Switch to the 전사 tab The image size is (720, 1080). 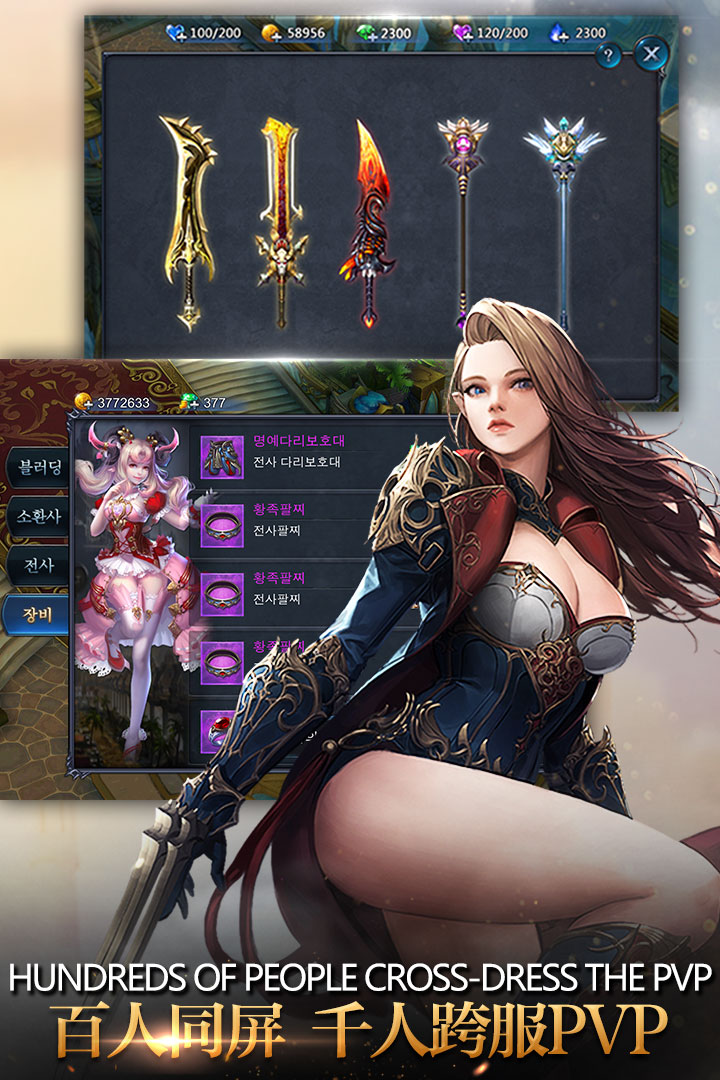point(34,566)
